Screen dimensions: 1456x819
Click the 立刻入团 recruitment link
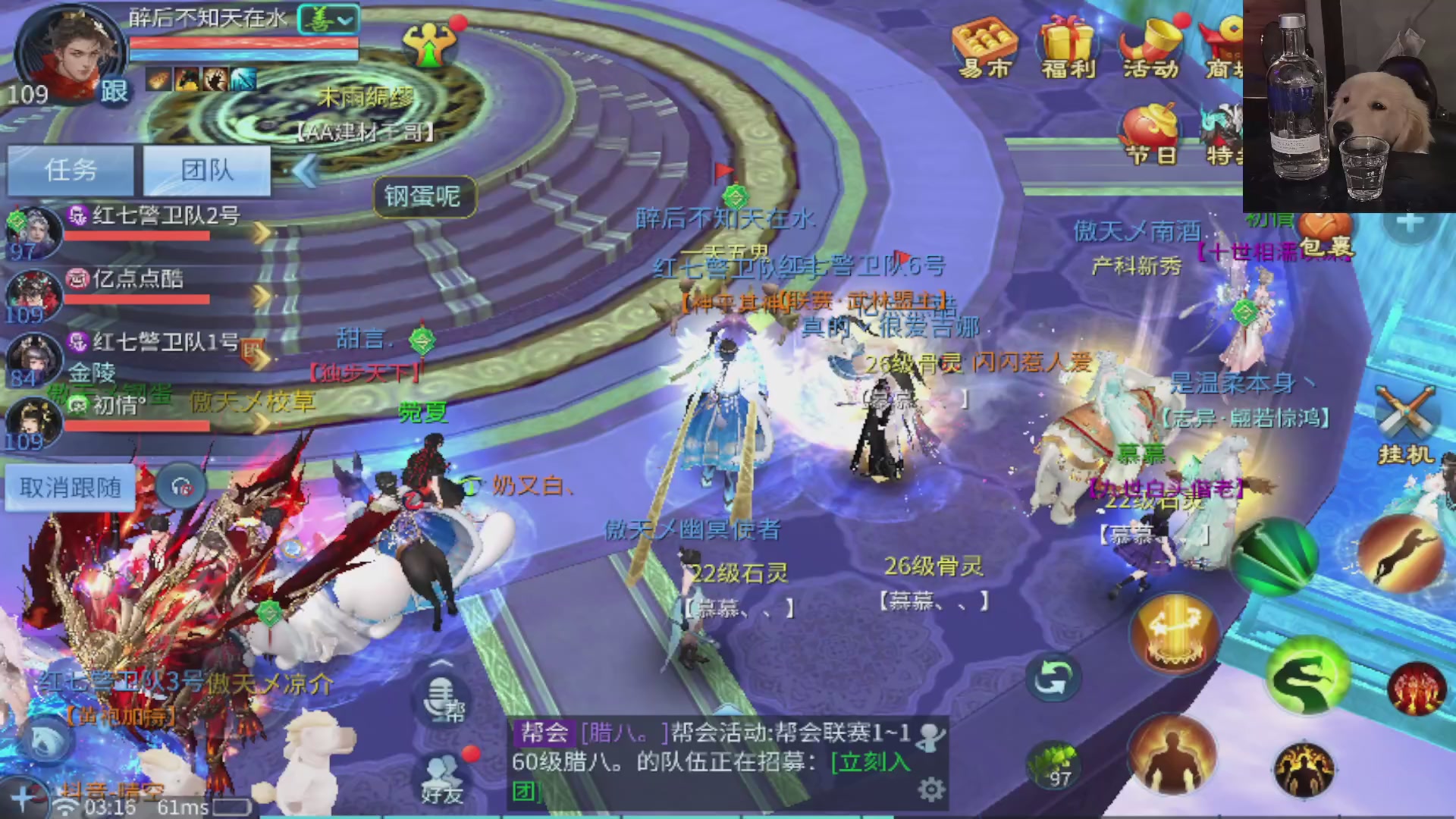pos(871,763)
